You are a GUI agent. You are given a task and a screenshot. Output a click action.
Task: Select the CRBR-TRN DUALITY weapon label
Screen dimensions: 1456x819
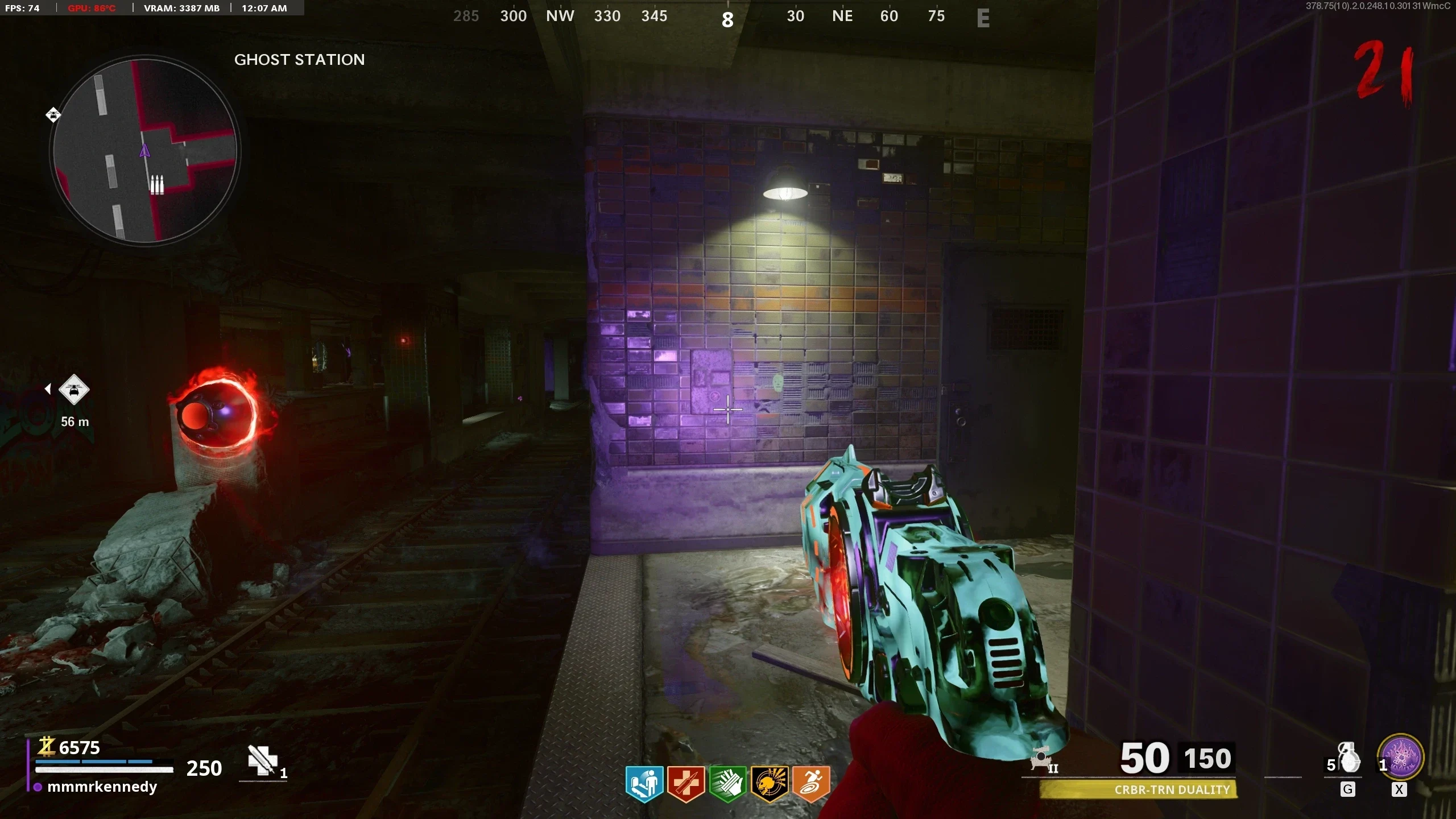coord(1172,789)
